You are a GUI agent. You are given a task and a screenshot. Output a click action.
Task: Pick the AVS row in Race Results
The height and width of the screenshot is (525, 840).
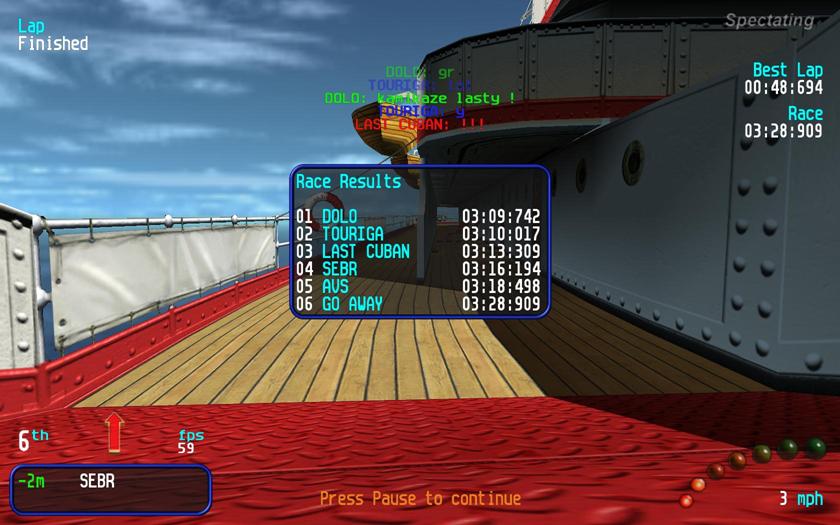pos(418,286)
